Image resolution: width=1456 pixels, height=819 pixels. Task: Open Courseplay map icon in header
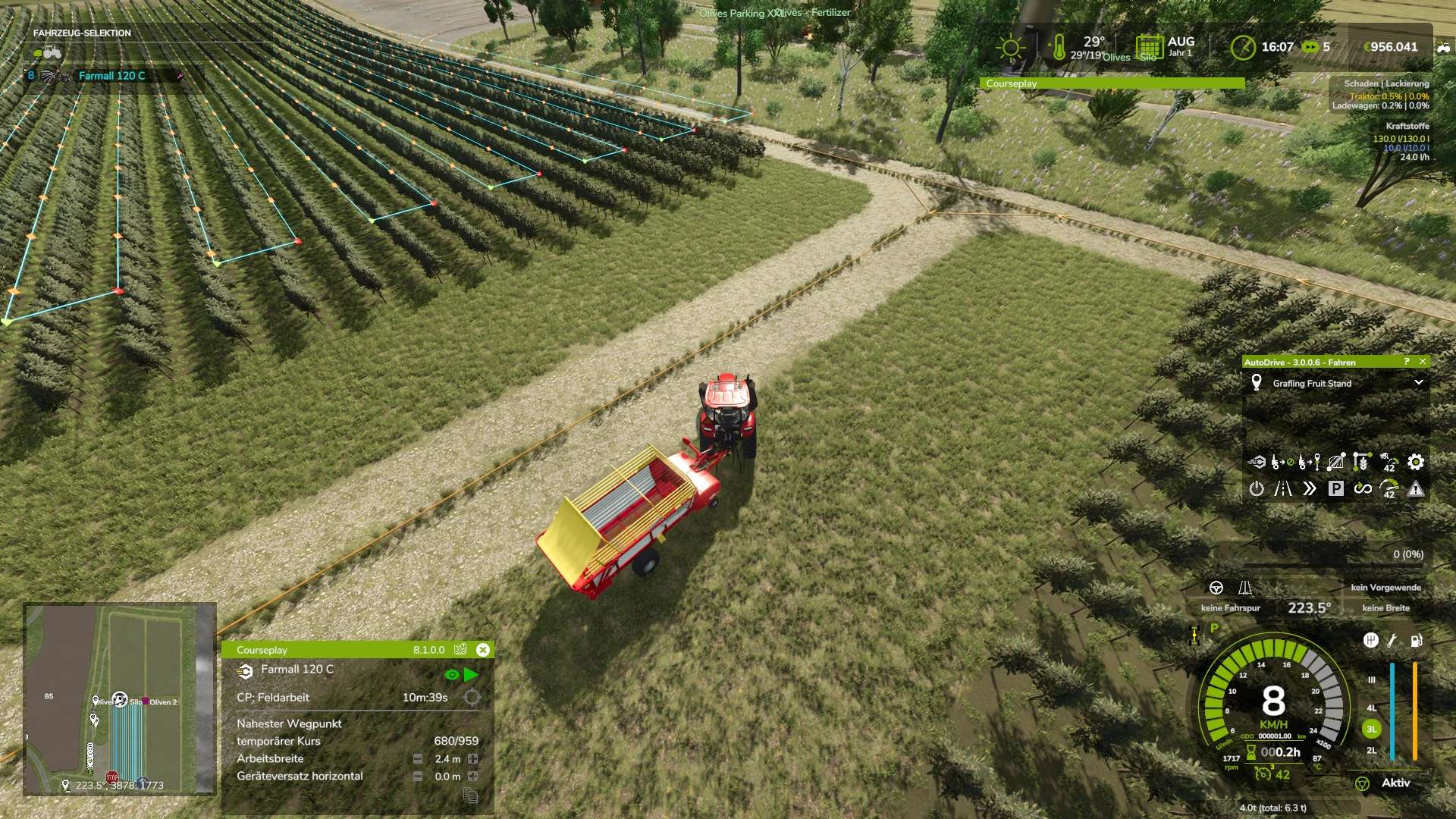460,650
